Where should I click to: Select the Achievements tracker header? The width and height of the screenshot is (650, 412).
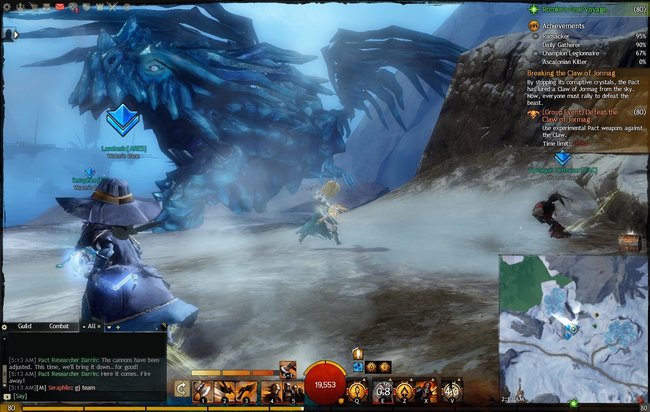click(564, 26)
